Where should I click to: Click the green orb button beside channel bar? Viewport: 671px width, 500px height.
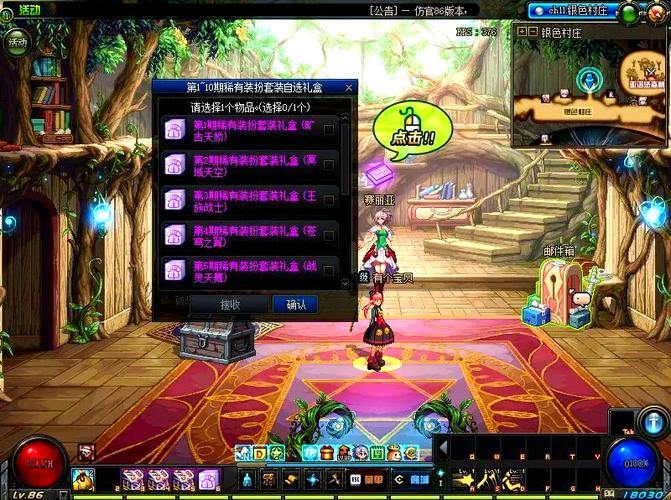[x=629, y=12]
